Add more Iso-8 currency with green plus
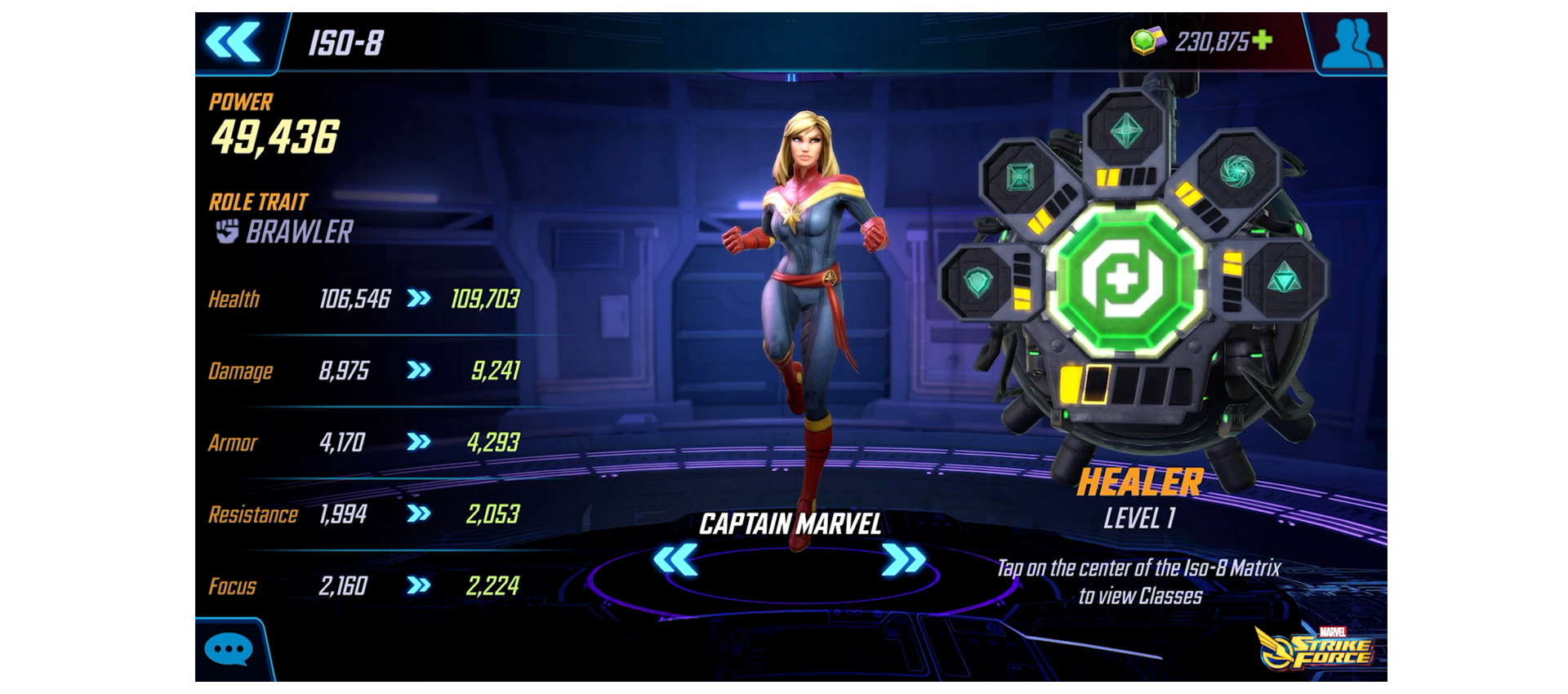This screenshot has height=694, width=1568. (x=1262, y=40)
